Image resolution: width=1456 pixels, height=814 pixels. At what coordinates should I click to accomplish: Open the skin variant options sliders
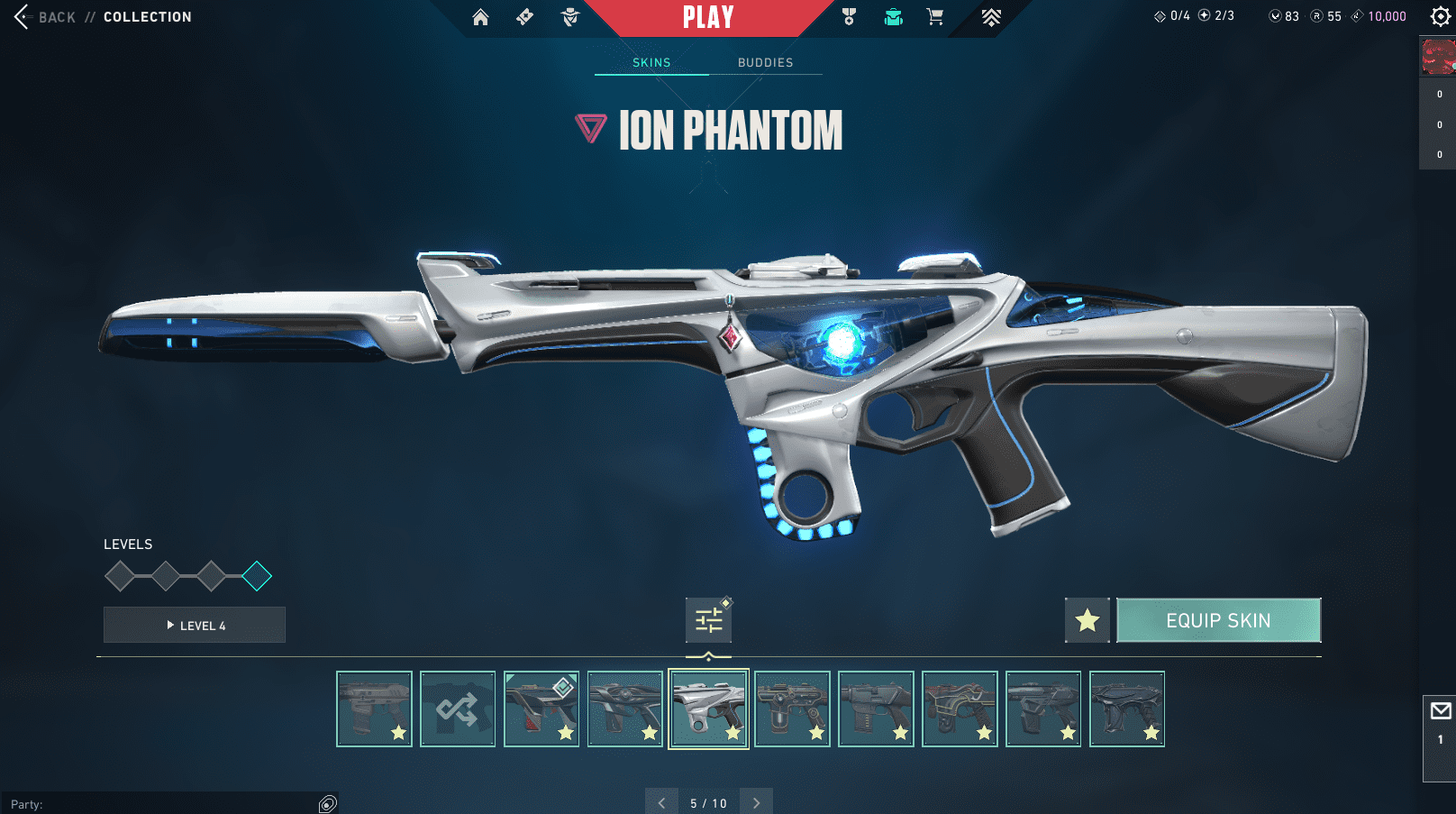point(708,620)
